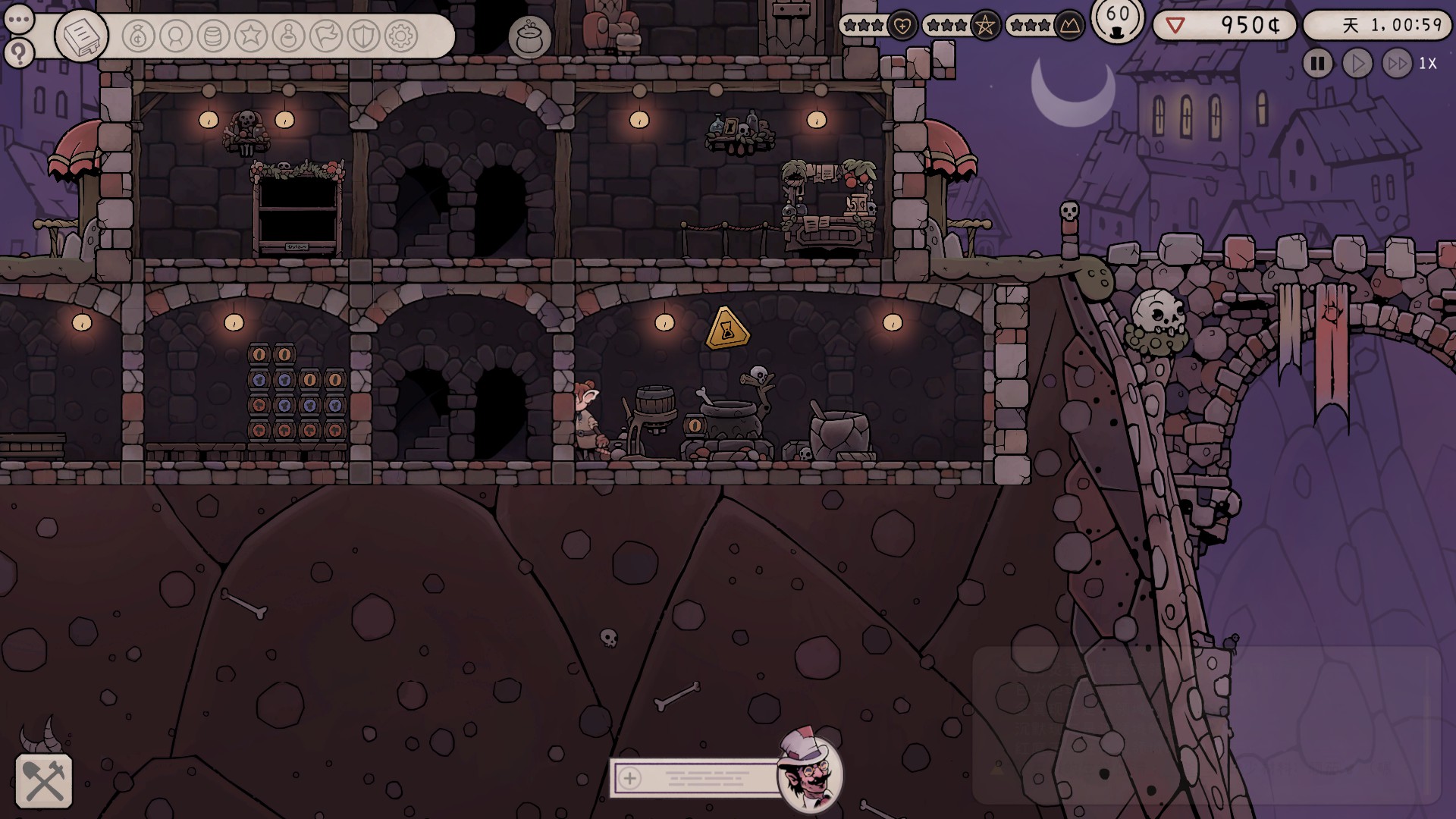
Task: Select the flag toolbar icon
Action: [x=326, y=36]
